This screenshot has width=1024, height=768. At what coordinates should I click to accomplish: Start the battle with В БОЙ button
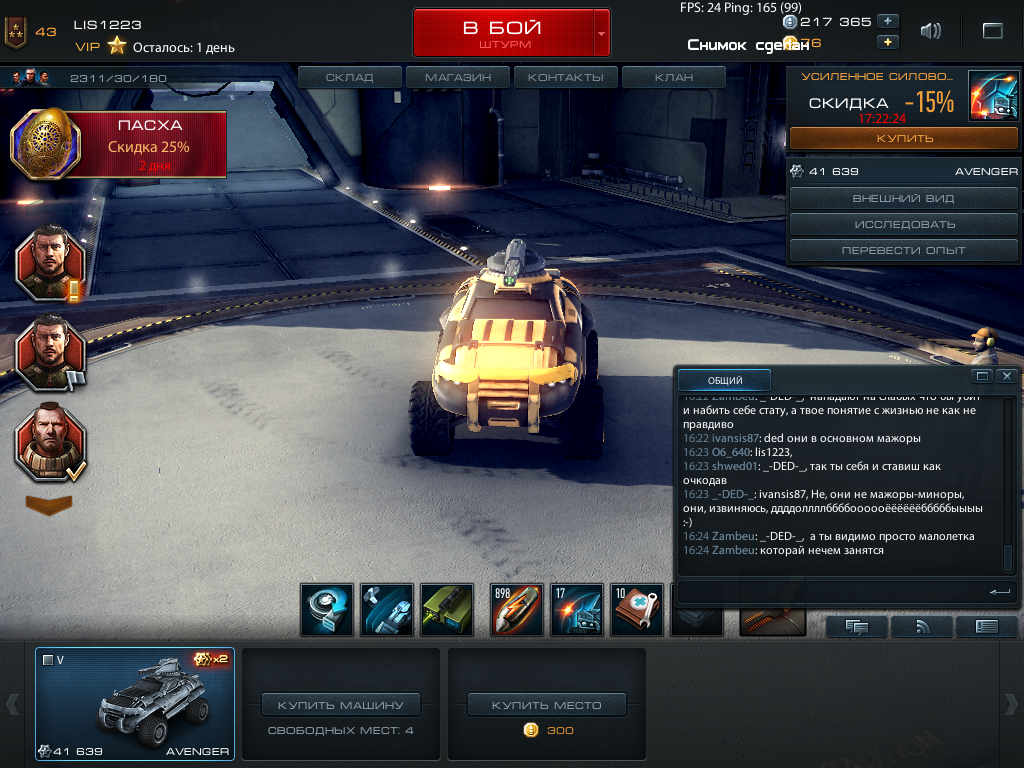point(503,33)
